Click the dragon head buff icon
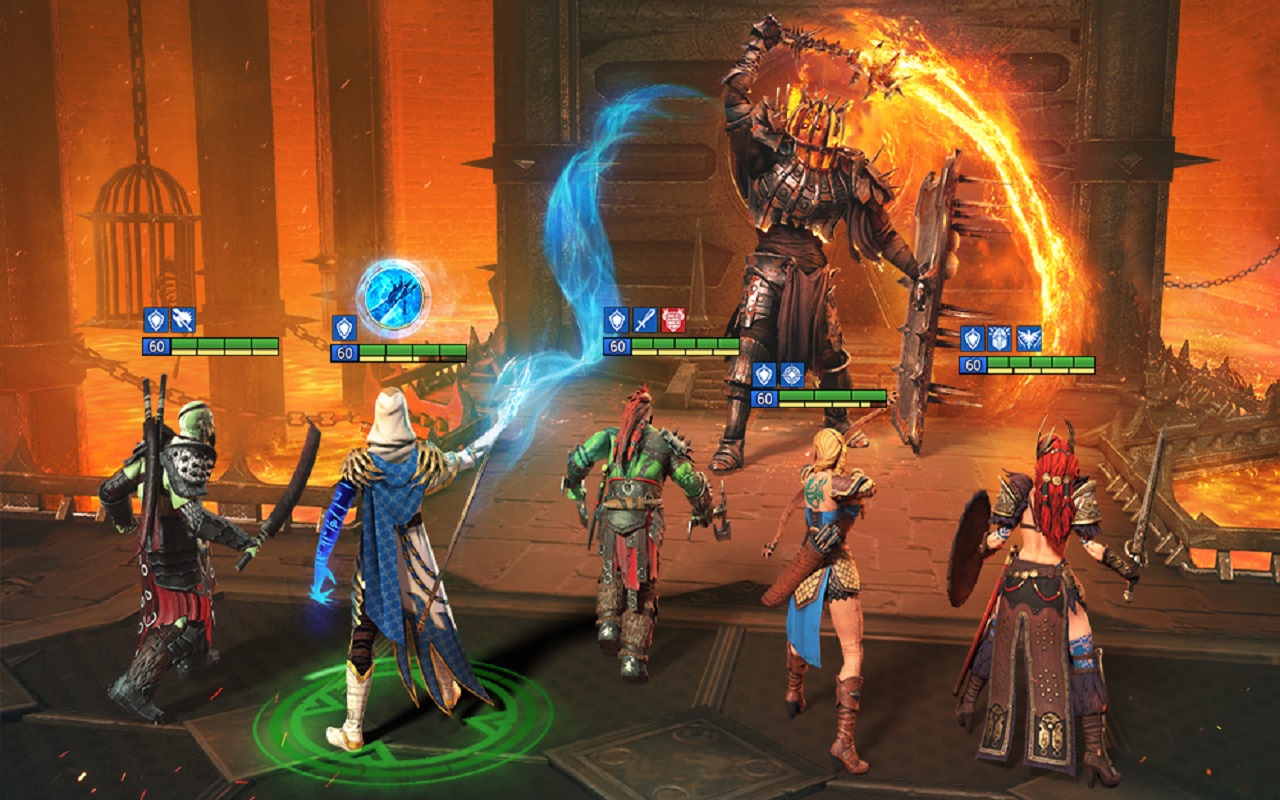 (x=183, y=320)
